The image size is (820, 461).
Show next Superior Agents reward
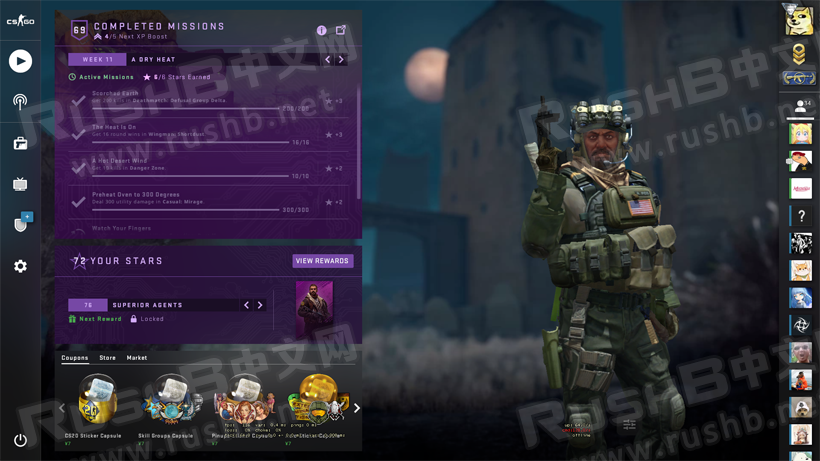(x=260, y=305)
